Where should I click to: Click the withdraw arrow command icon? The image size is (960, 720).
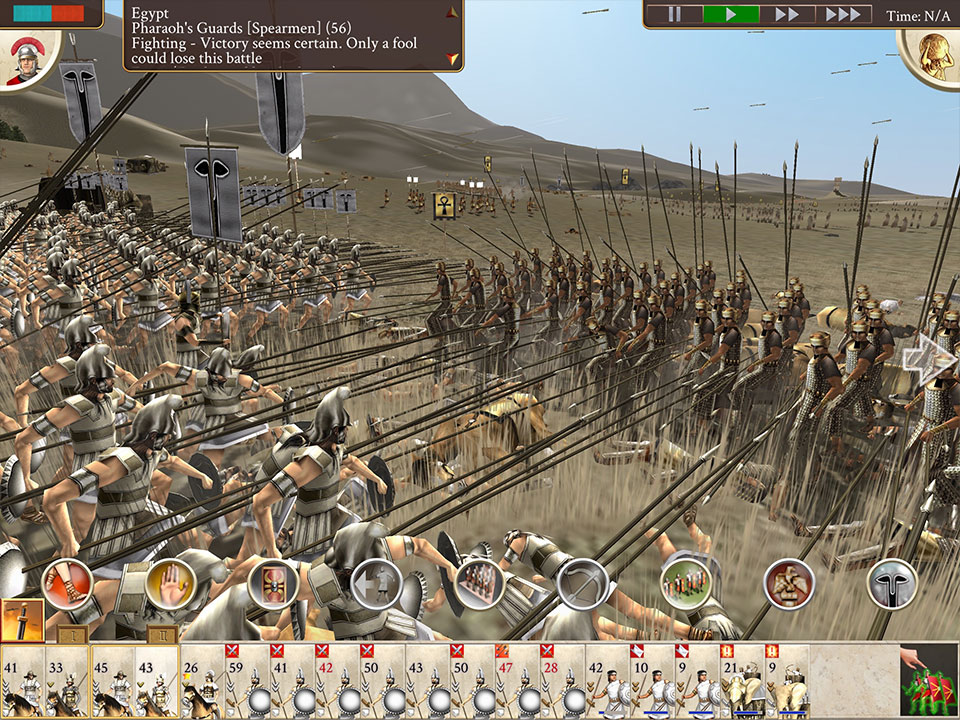pos(376,584)
